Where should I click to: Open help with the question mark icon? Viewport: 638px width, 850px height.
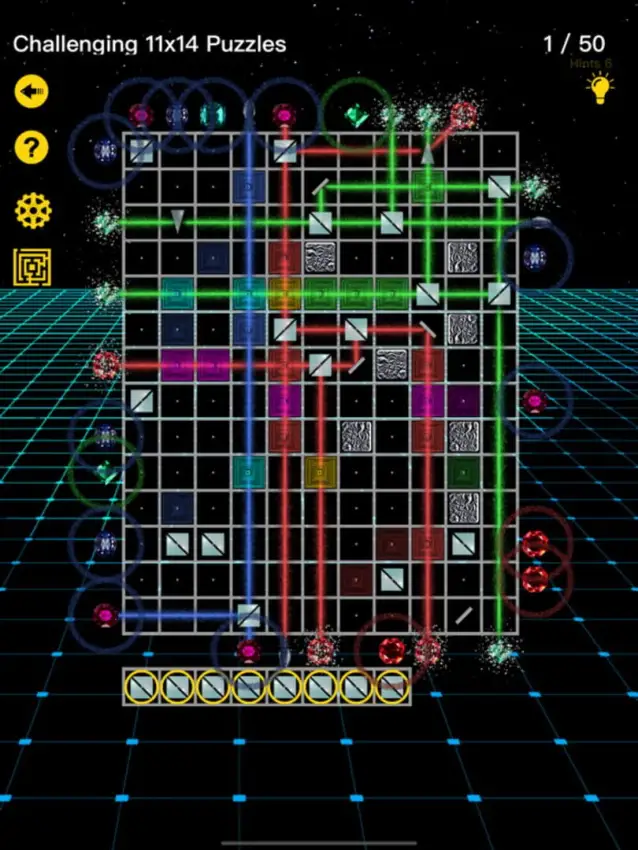point(31,150)
